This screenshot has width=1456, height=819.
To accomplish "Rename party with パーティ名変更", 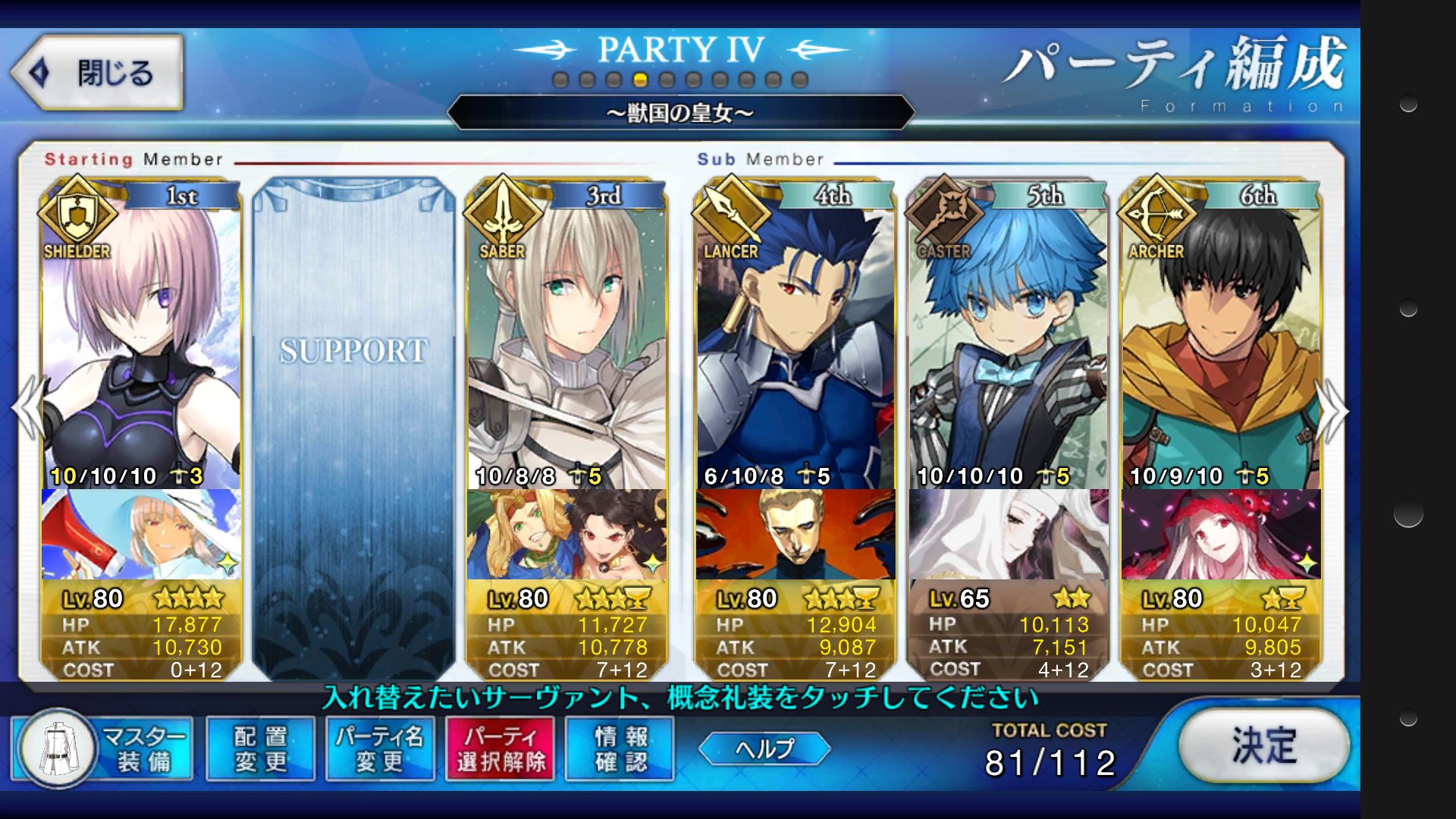I will [x=379, y=749].
